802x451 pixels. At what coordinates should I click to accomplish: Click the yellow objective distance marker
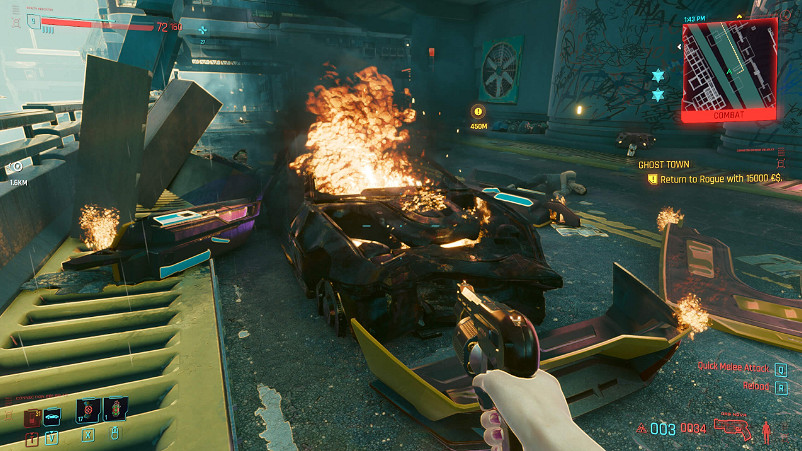478,113
